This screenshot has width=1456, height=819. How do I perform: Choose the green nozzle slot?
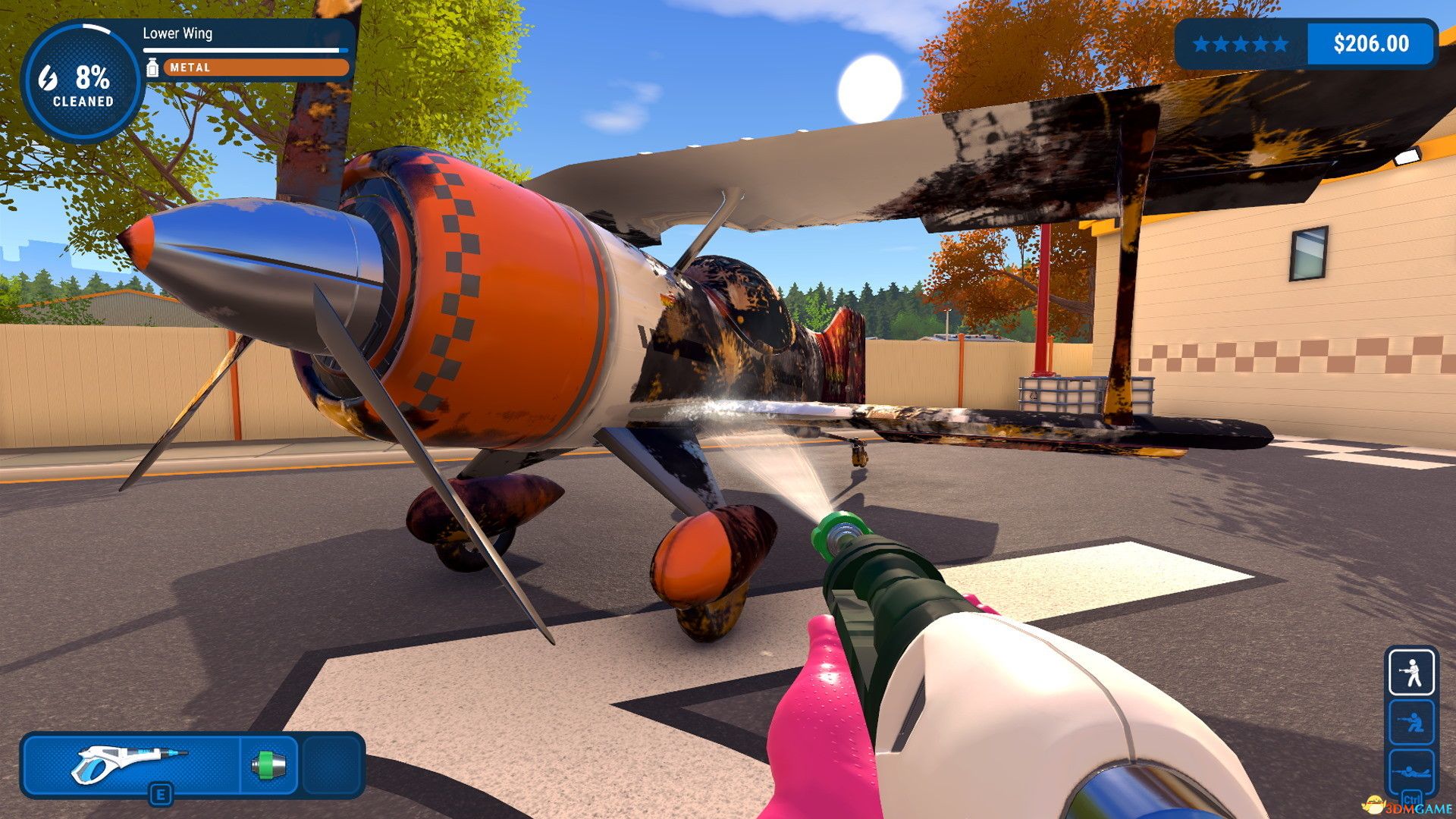pyautogui.click(x=268, y=764)
